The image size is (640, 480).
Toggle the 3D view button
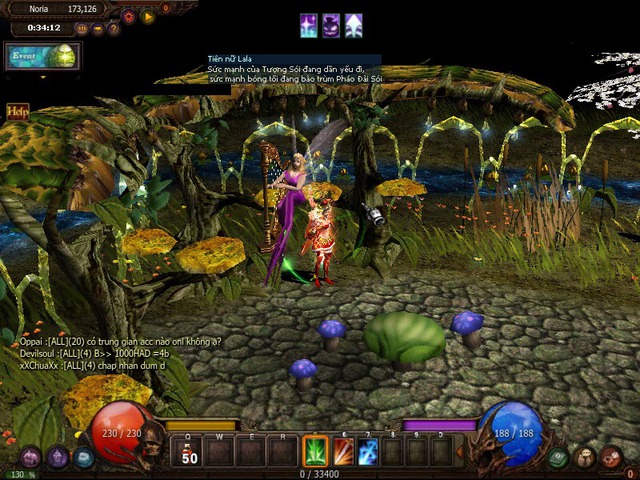tap(81, 29)
